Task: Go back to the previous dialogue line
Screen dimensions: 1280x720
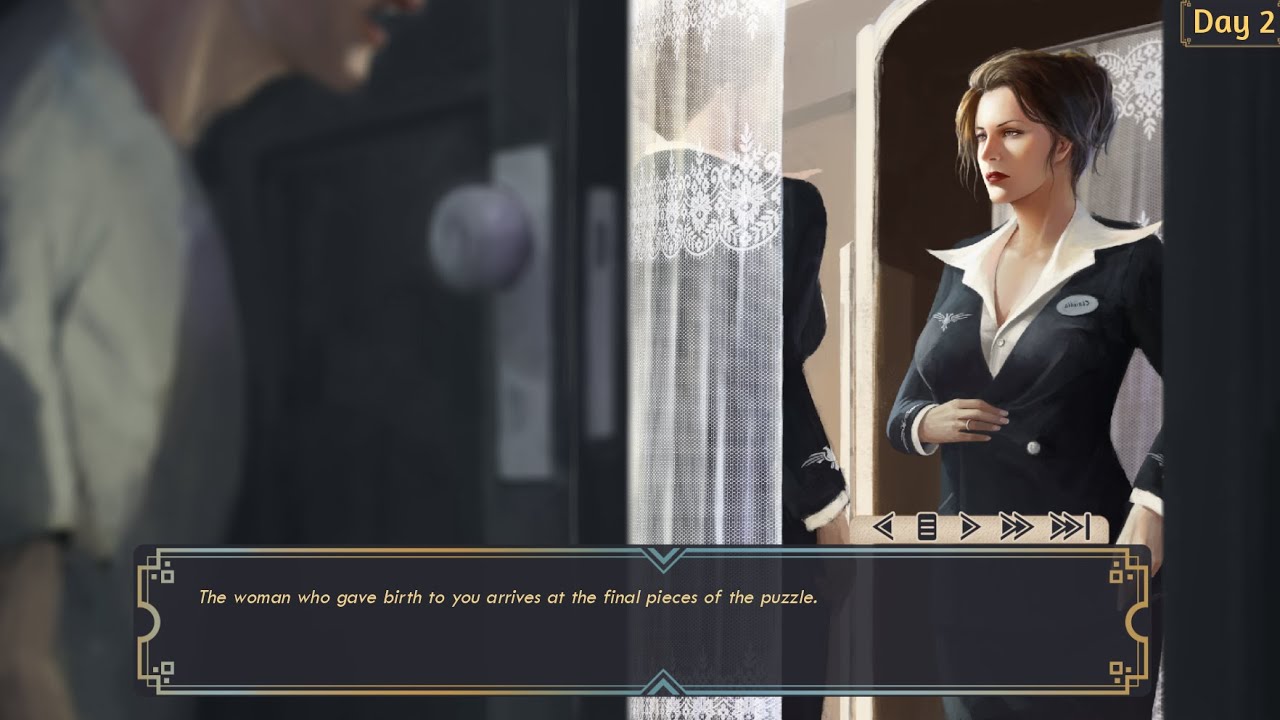Action: [x=883, y=526]
